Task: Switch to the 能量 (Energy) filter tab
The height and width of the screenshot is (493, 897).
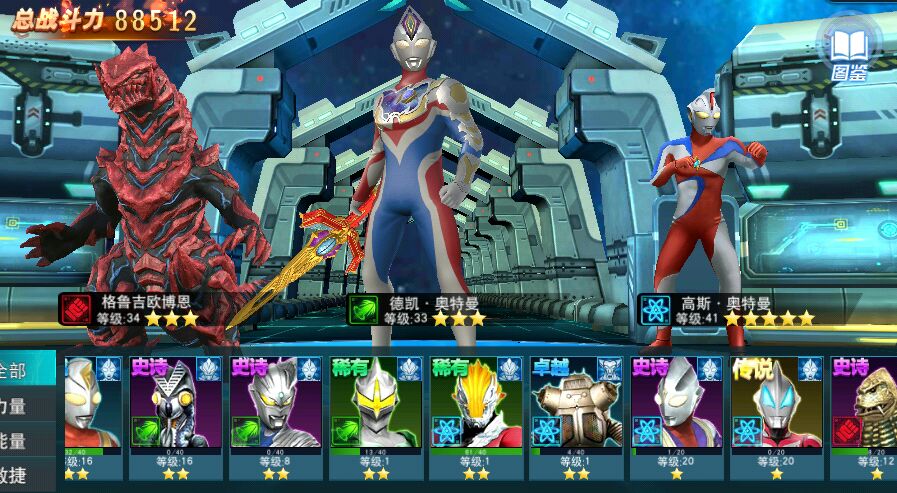Action: click(20, 440)
